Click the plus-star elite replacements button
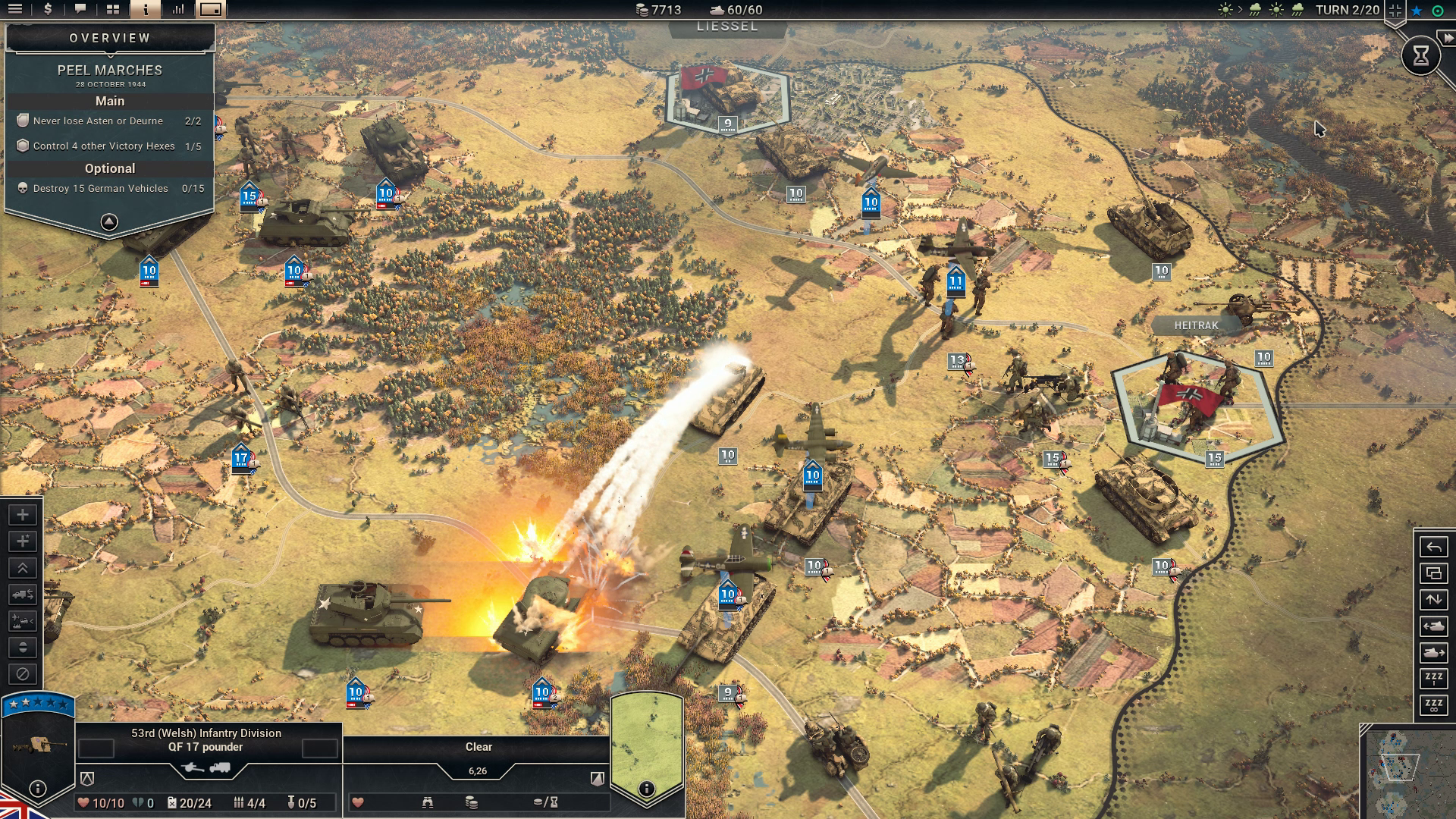The width and height of the screenshot is (1456, 819). point(23,541)
